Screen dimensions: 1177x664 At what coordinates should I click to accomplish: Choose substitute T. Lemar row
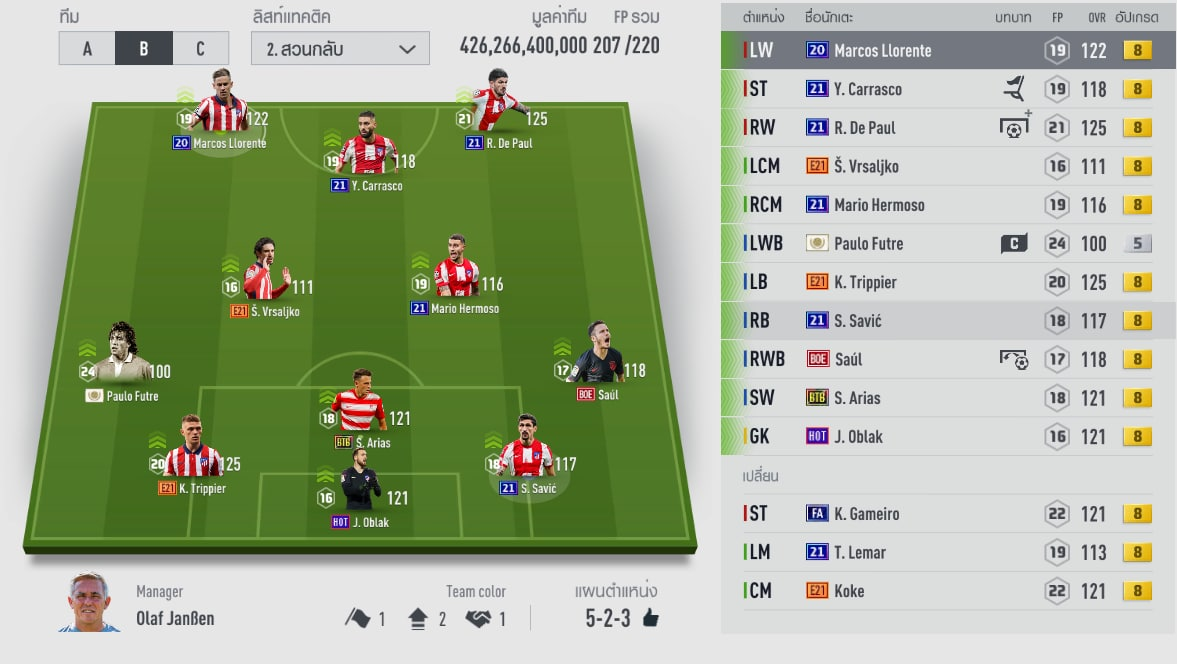tap(946, 552)
